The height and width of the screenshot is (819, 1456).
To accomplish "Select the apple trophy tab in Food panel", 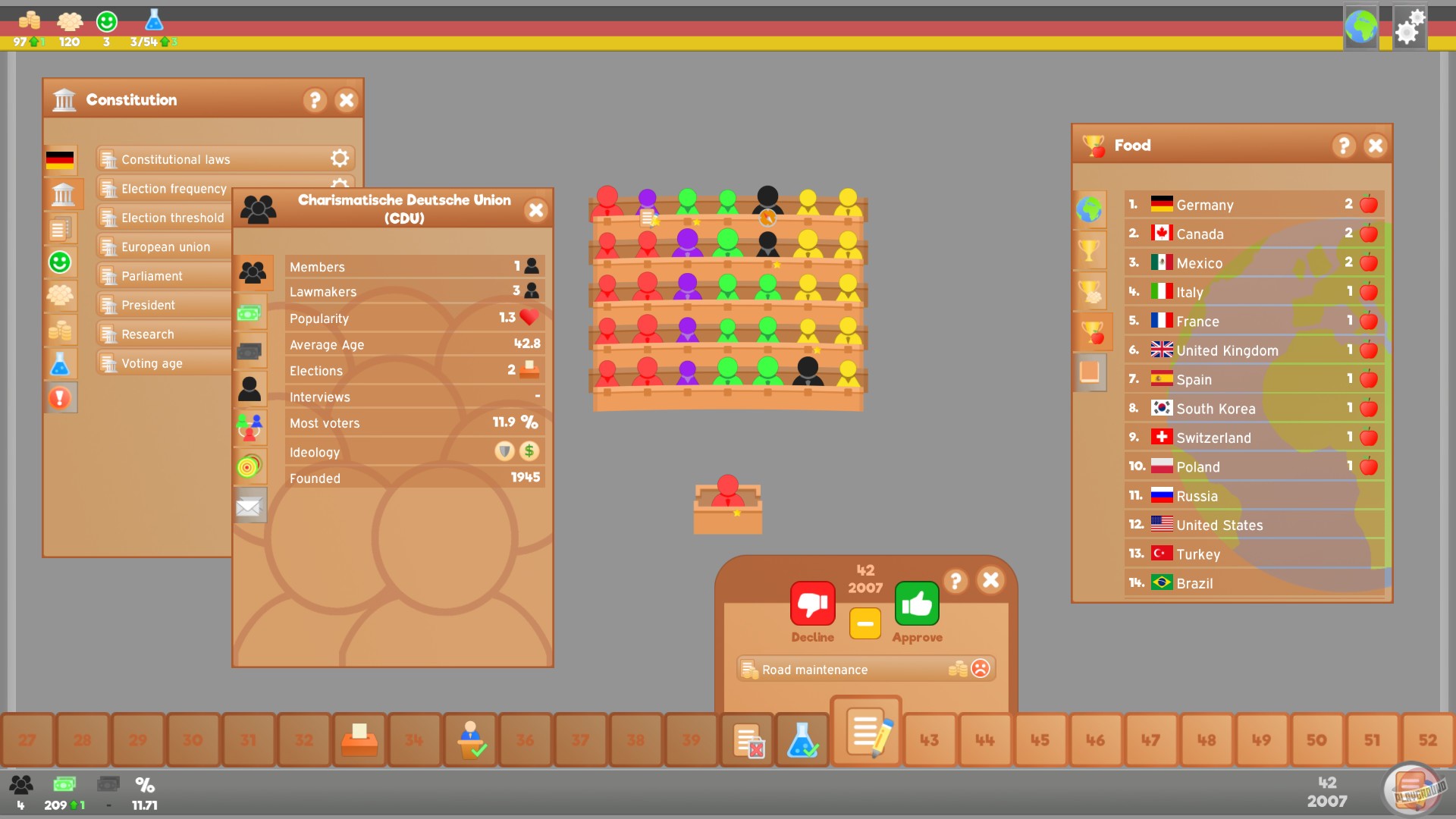I will 1090,331.
